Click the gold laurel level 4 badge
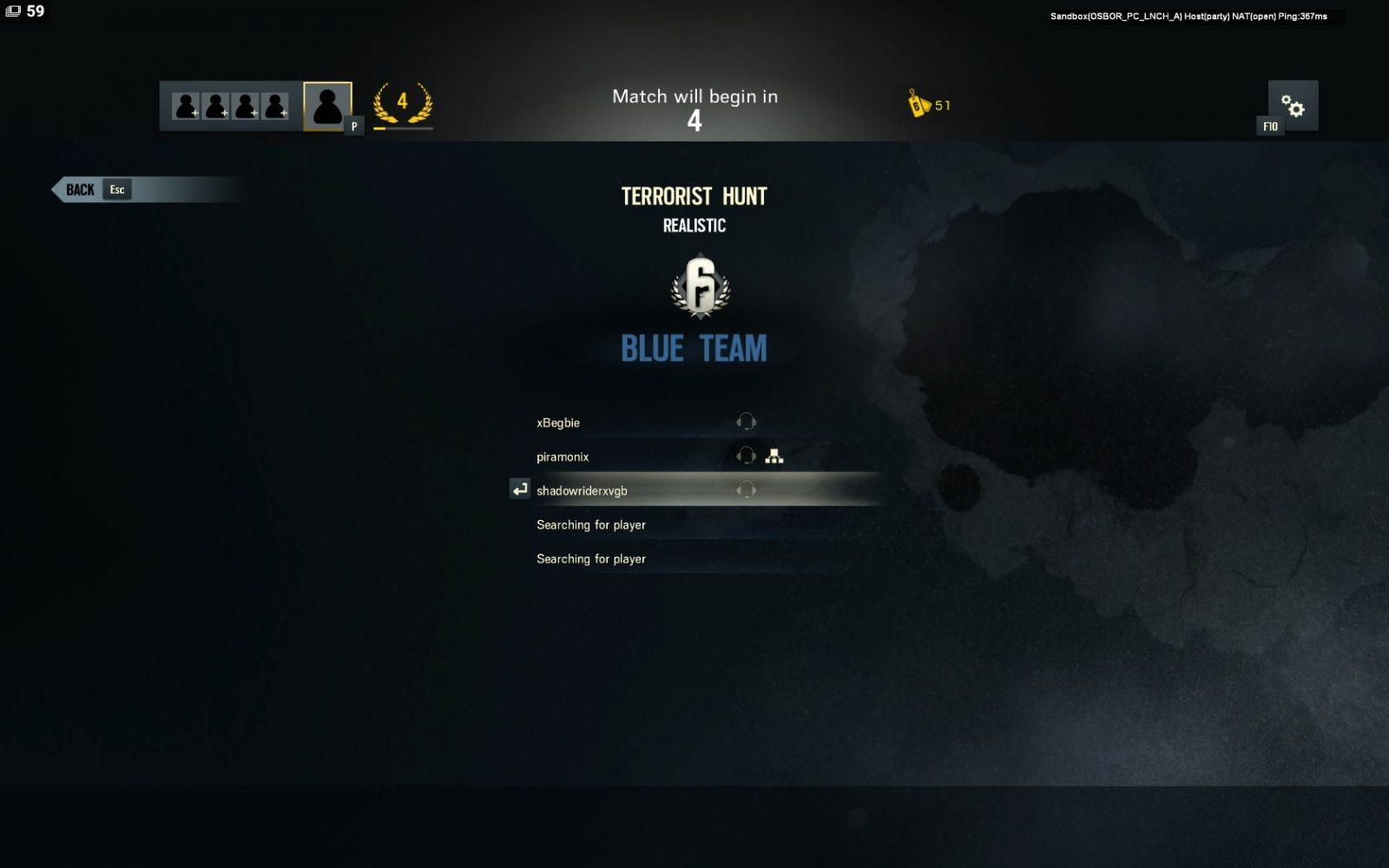1389x868 pixels. [402, 104]
